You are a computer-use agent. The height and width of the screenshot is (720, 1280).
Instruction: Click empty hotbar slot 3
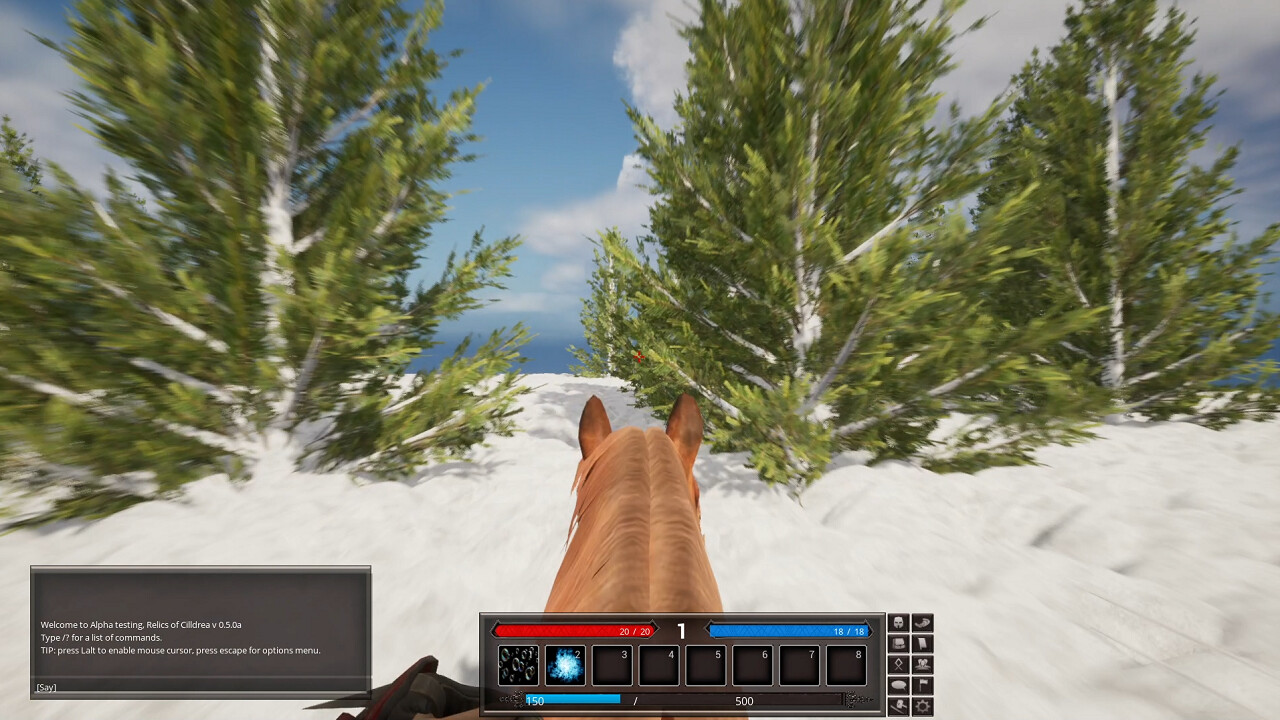(x=611, y=664)
